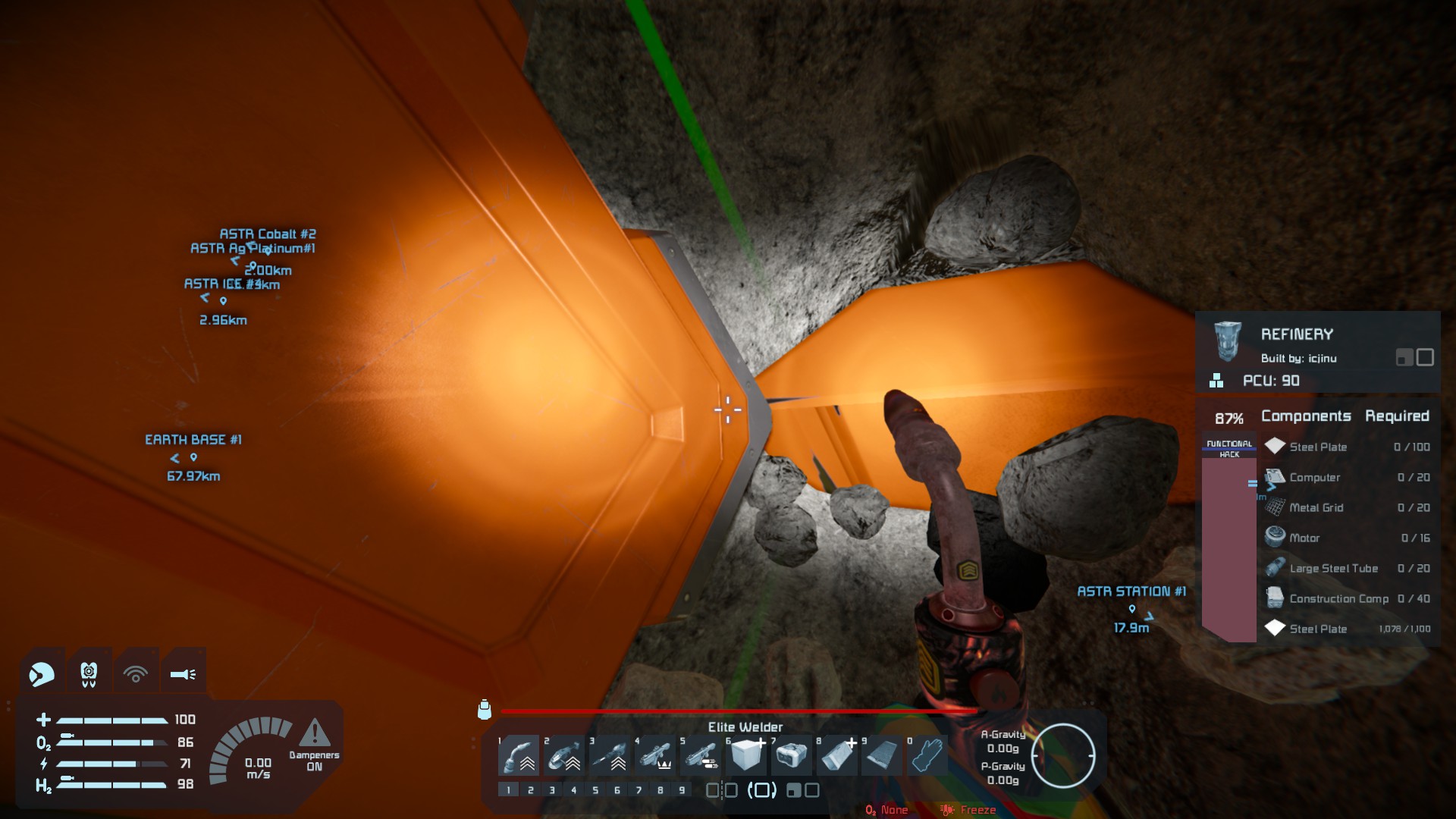Choose the cockpit block in slot 7
Viewport: 1456px width, 819px height.
tap(792, 755)
